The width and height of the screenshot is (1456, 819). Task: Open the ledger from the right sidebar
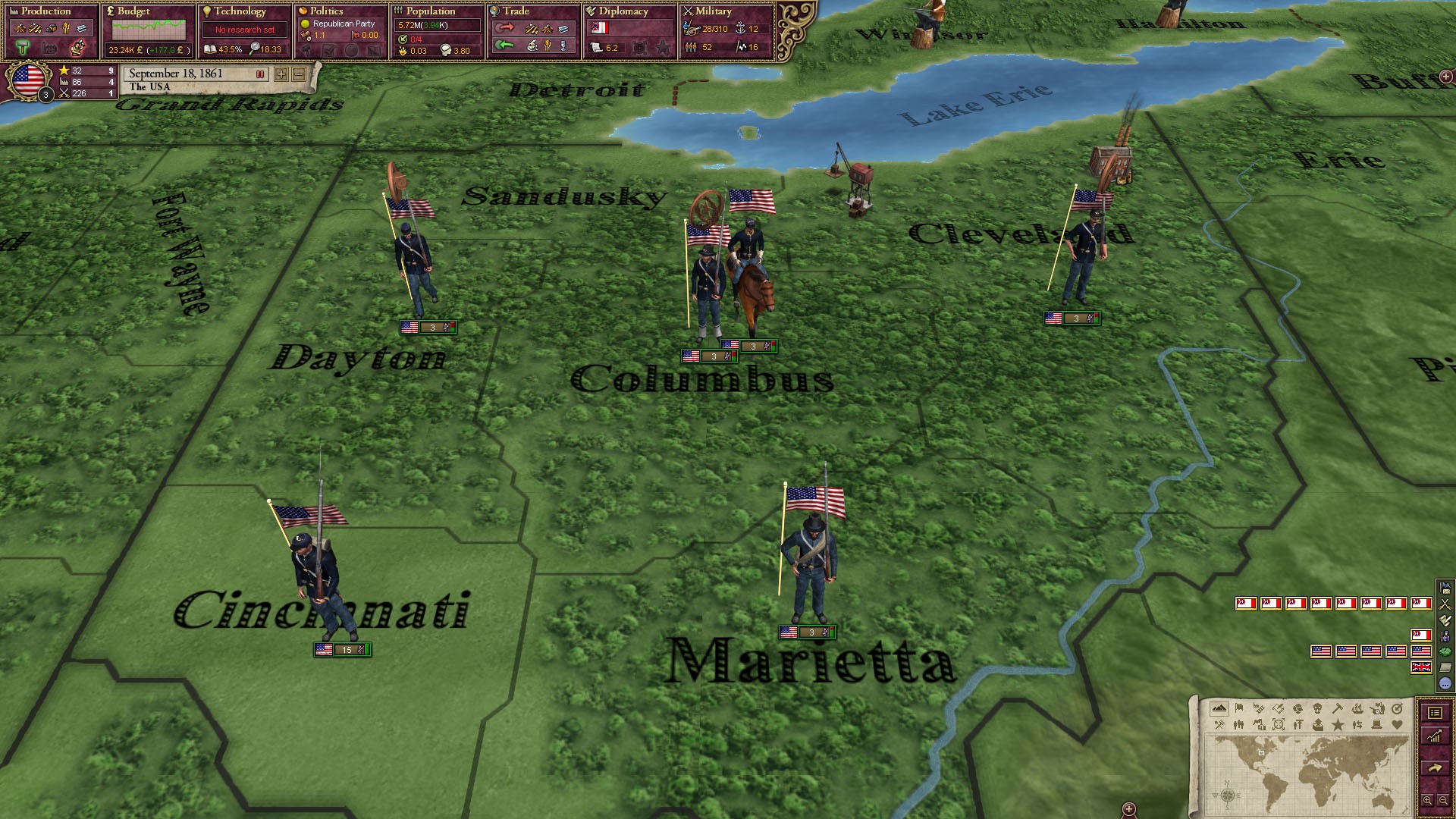pos(1435,714)
